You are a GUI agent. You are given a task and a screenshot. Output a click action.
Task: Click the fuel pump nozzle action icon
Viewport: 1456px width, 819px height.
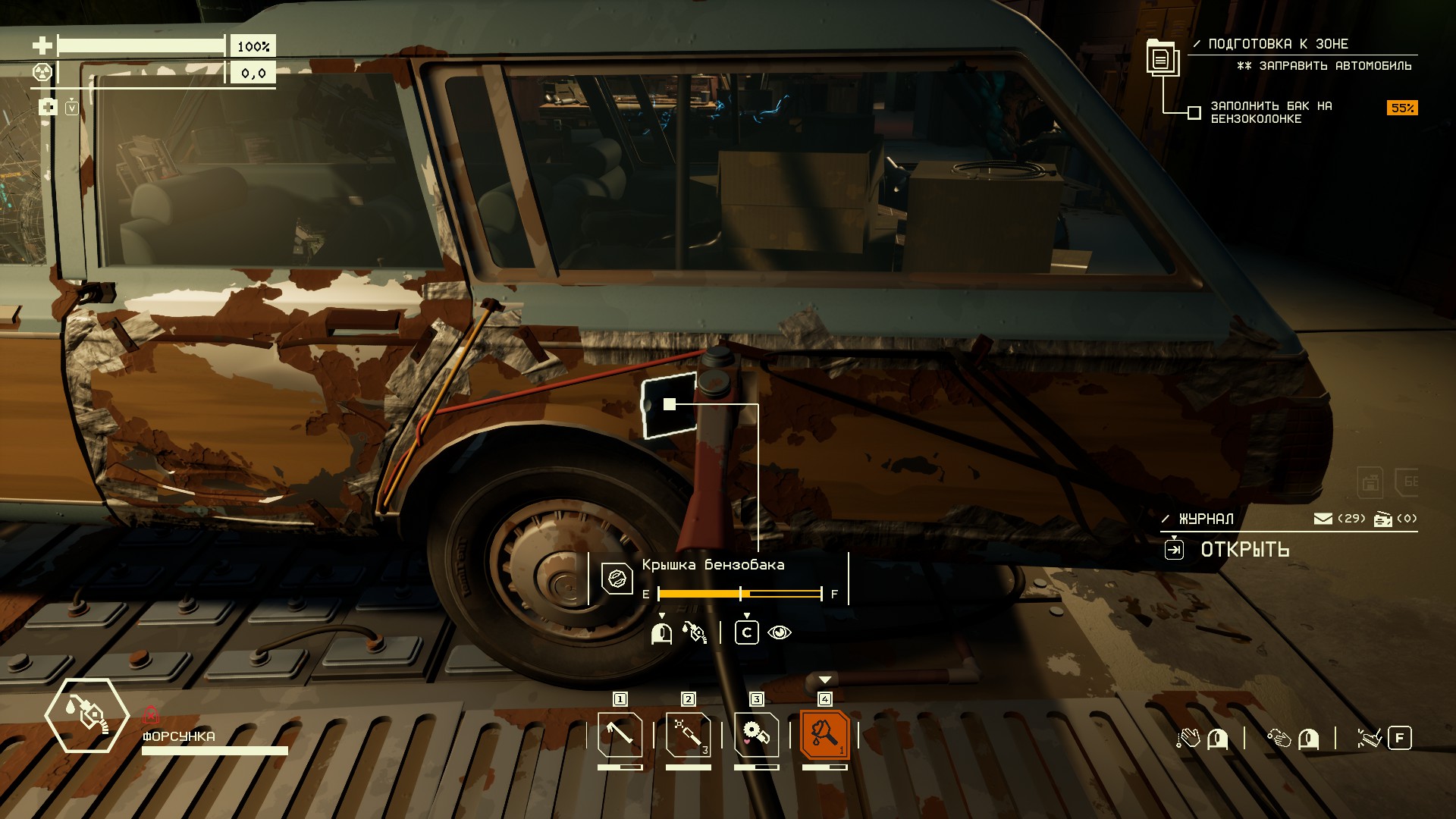695,632
